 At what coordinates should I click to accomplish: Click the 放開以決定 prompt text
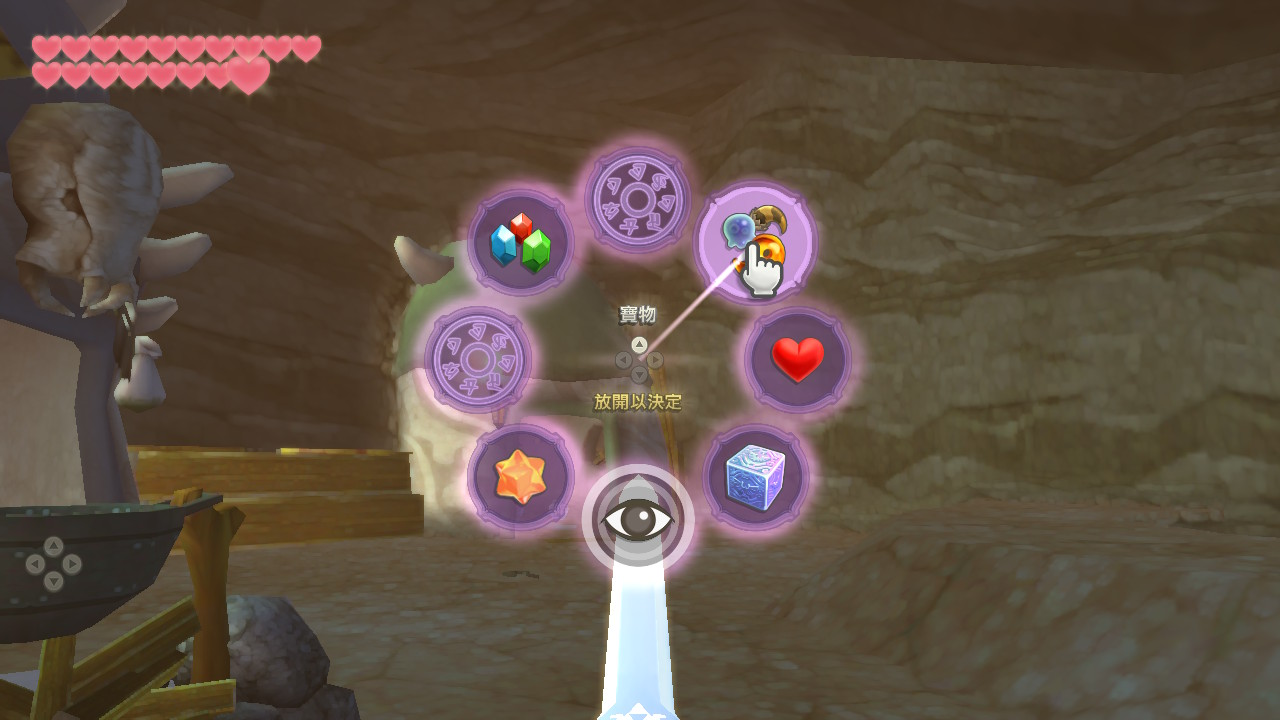[636, 398]
